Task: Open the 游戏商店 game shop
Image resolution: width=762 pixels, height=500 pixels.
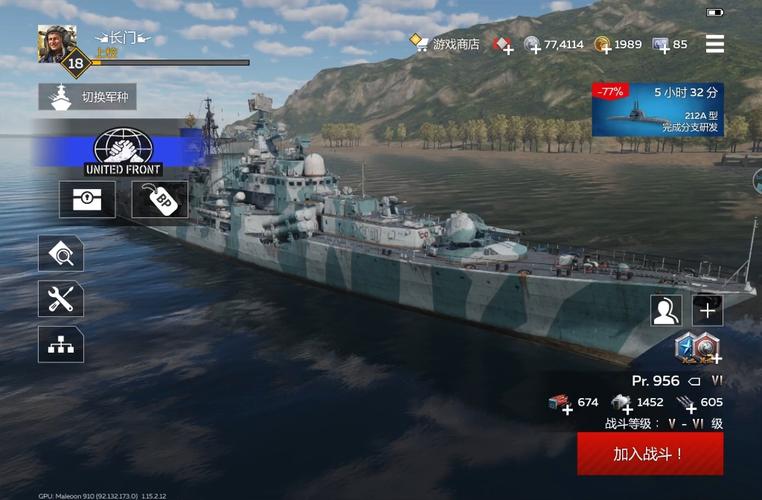Action: coord(445,44)
